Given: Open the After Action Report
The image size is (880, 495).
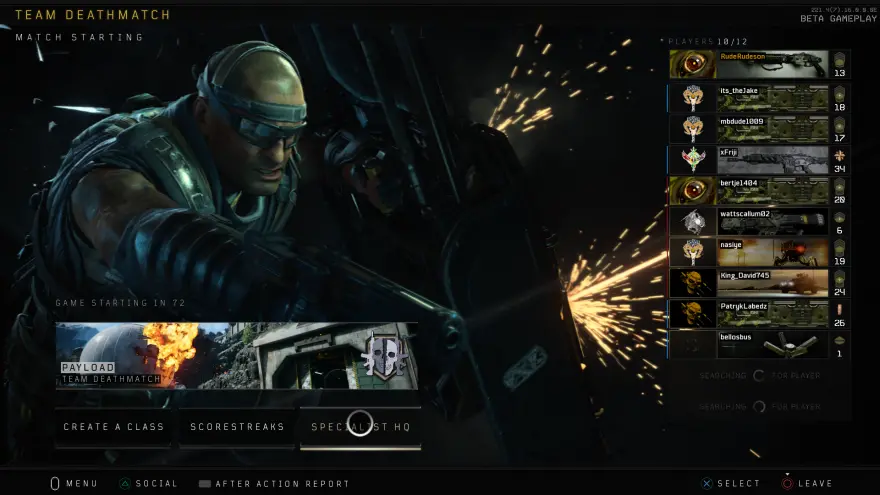Looking at the screenshot, I should click(x=274, y=484).
